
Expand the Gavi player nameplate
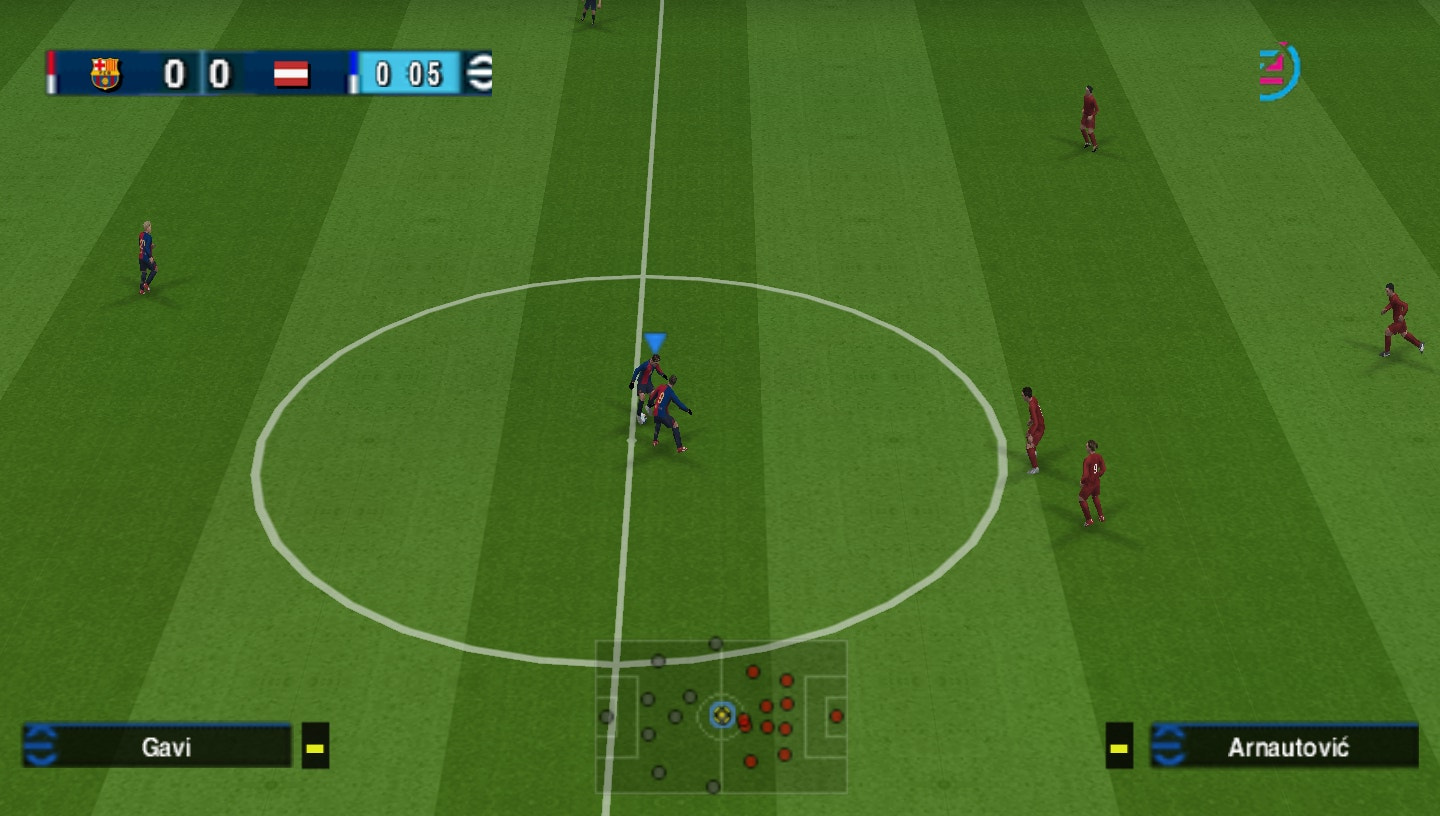click(160, 747)
